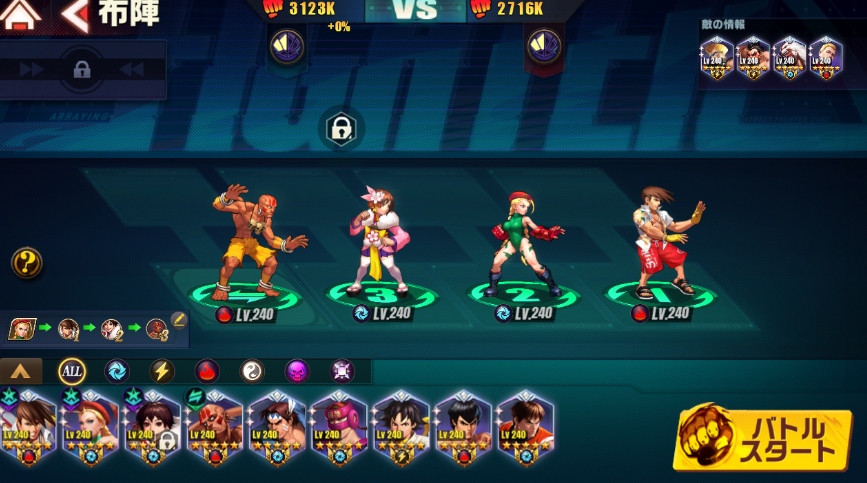This screenshot has width=867, height=483.
Task: Filter fighters by red fire element
Action: click(x=207, y=372)
